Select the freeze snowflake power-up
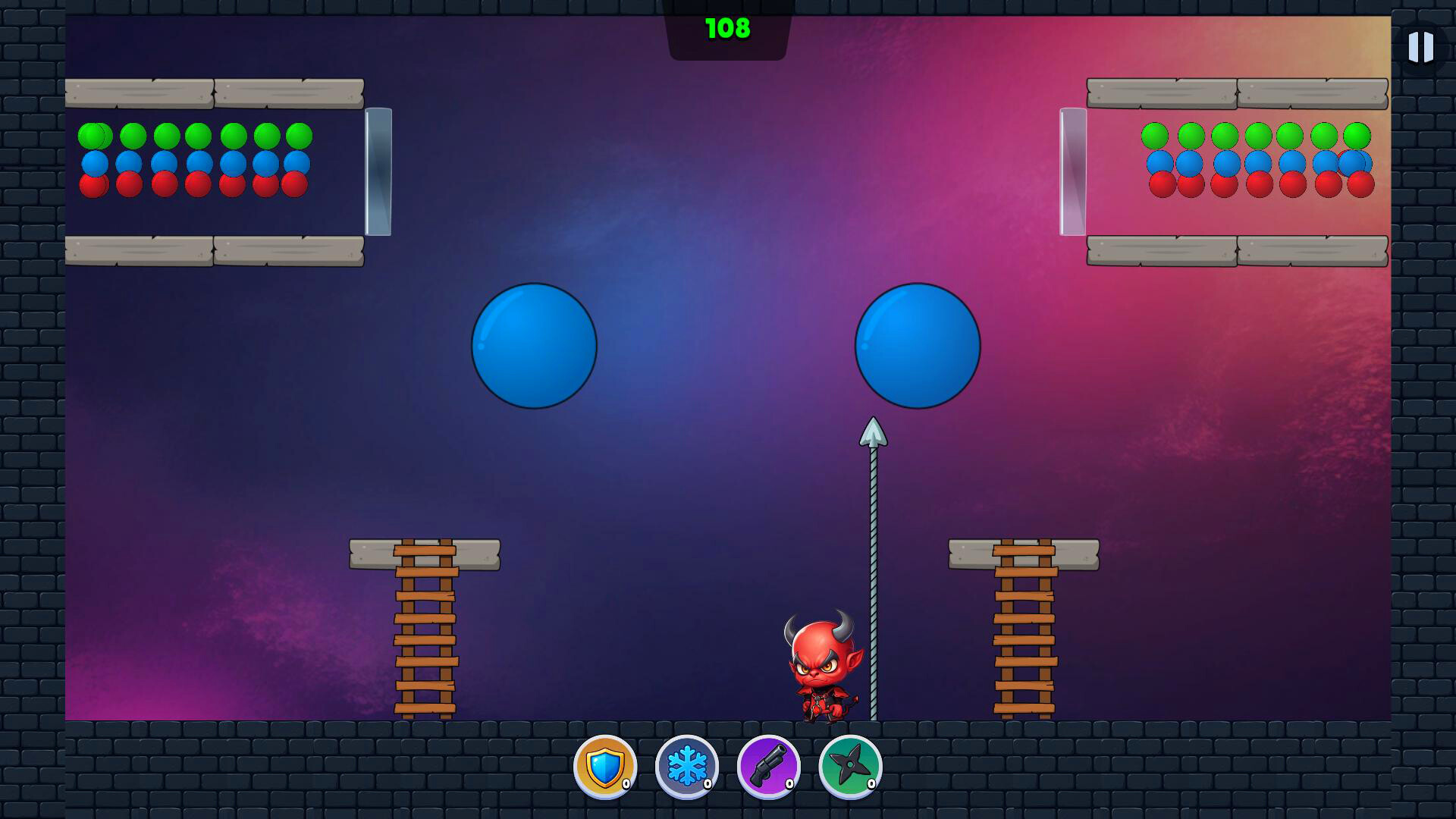Viewport: 1456px width, 819px height. [x=686, y=768]
